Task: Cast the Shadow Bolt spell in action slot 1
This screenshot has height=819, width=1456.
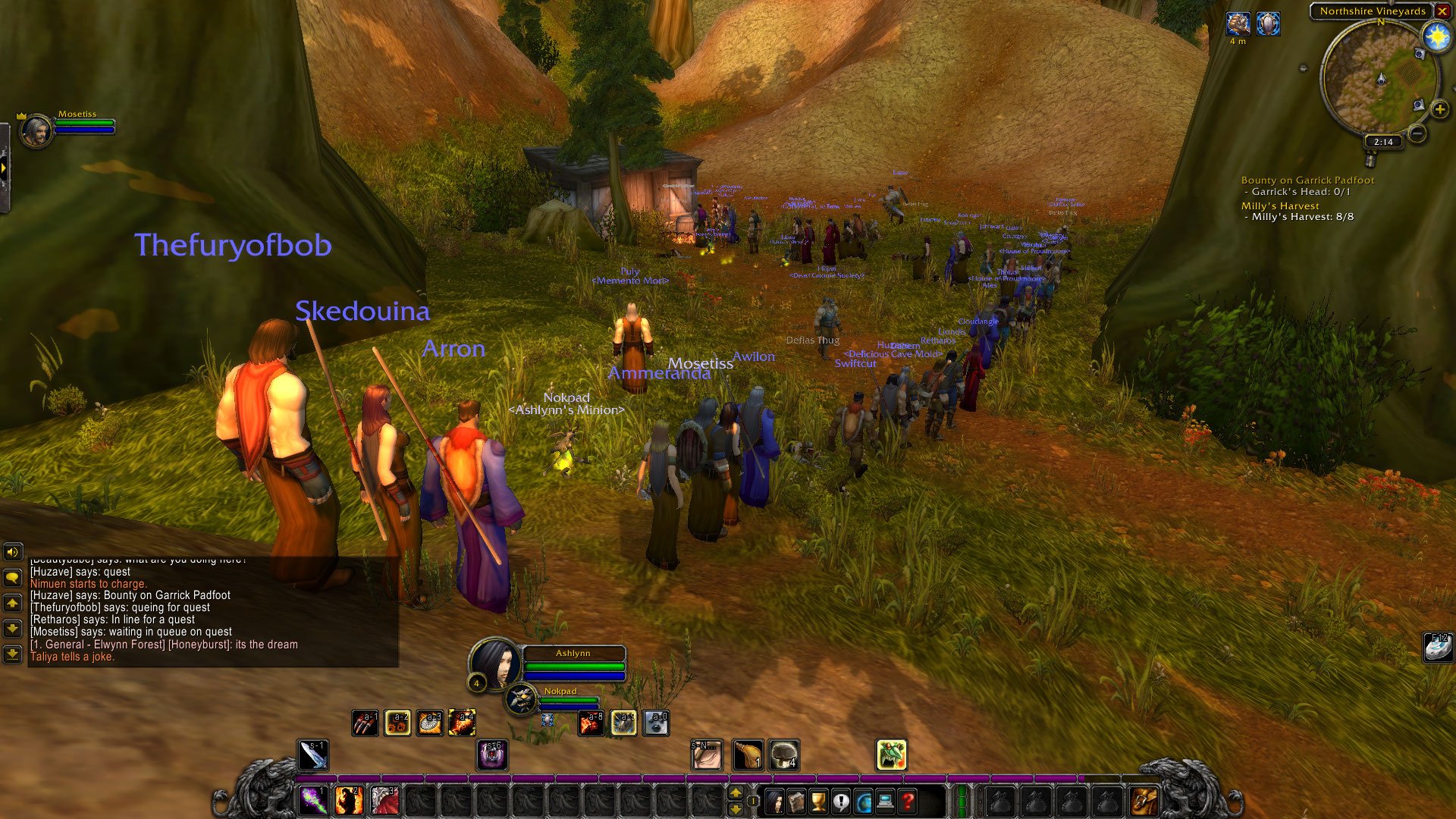Action: click(x=312, y=801)
